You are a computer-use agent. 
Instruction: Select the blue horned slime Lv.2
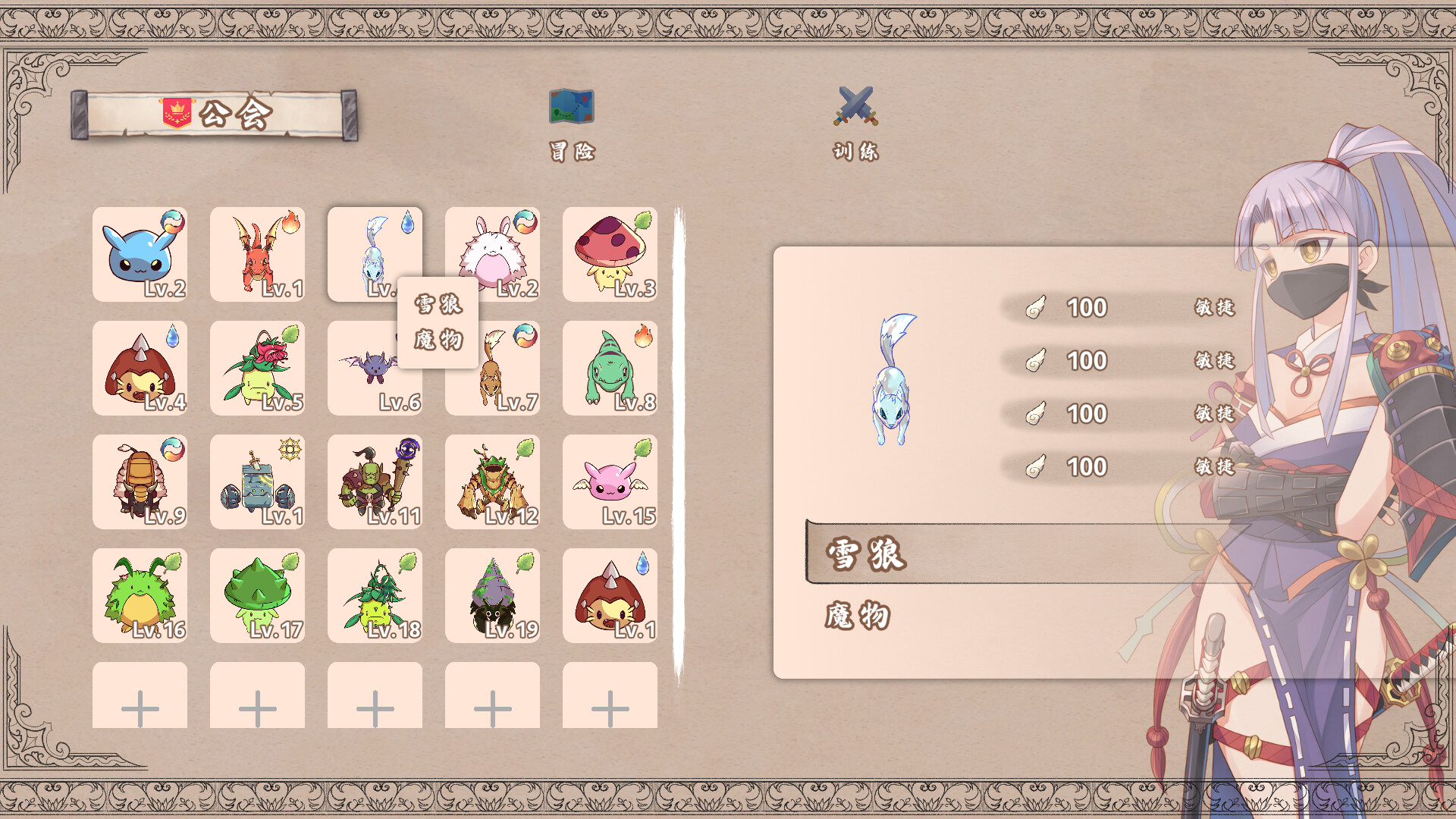[x=140, y=255]
